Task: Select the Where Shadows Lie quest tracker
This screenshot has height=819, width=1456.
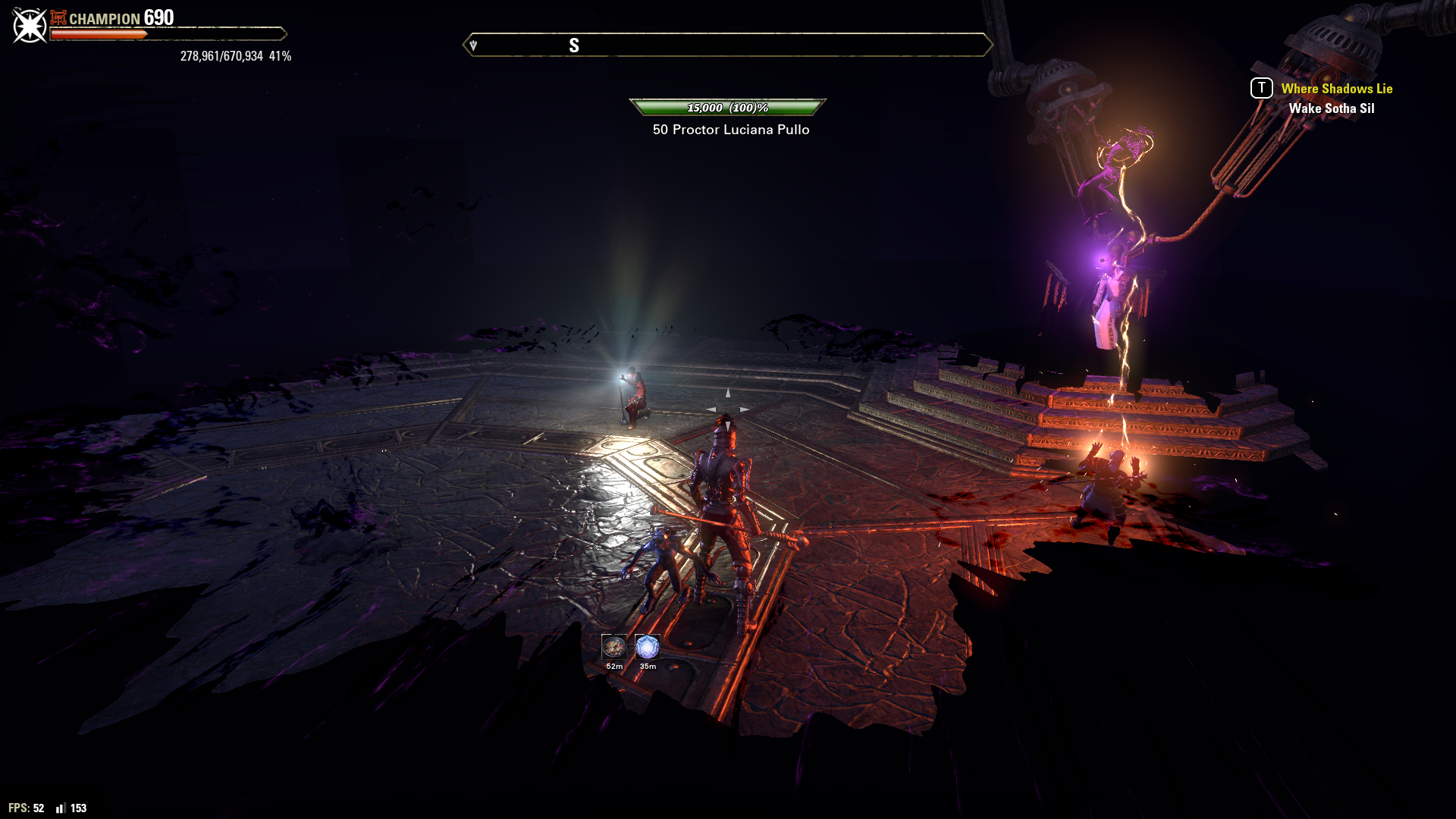Action: click(1336, 89)
